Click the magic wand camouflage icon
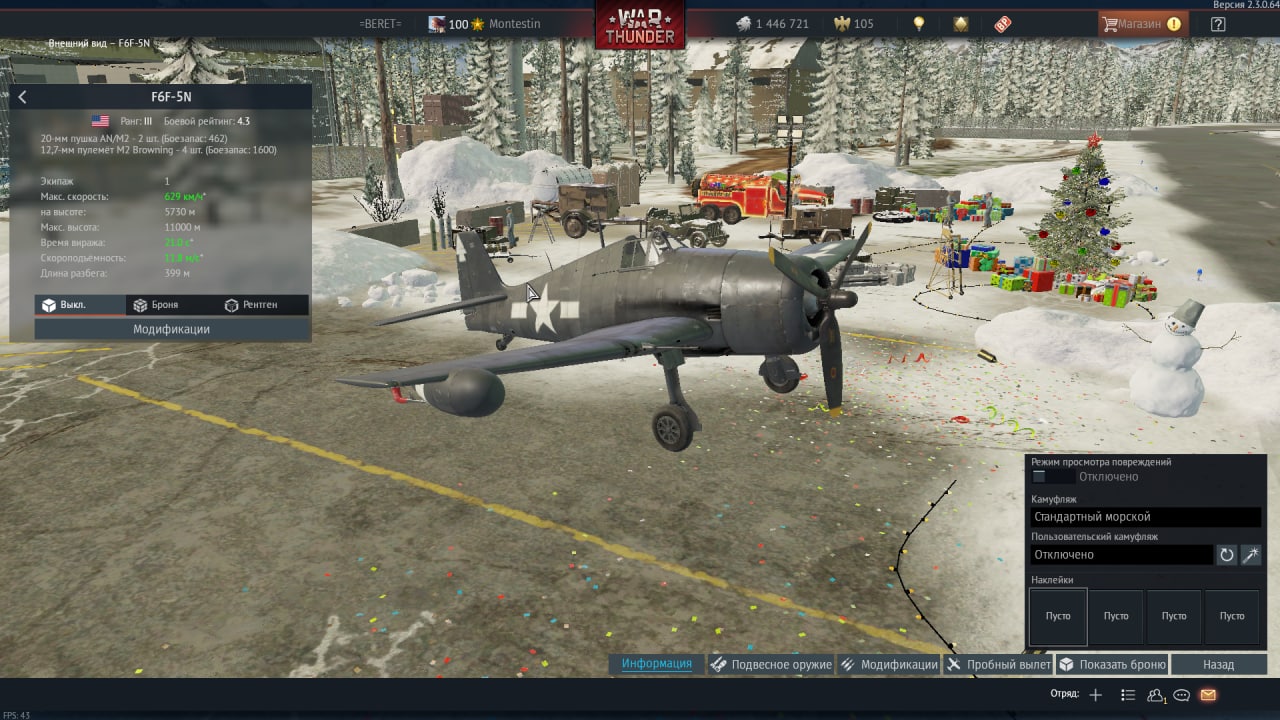 click(x=1251, y=555)
